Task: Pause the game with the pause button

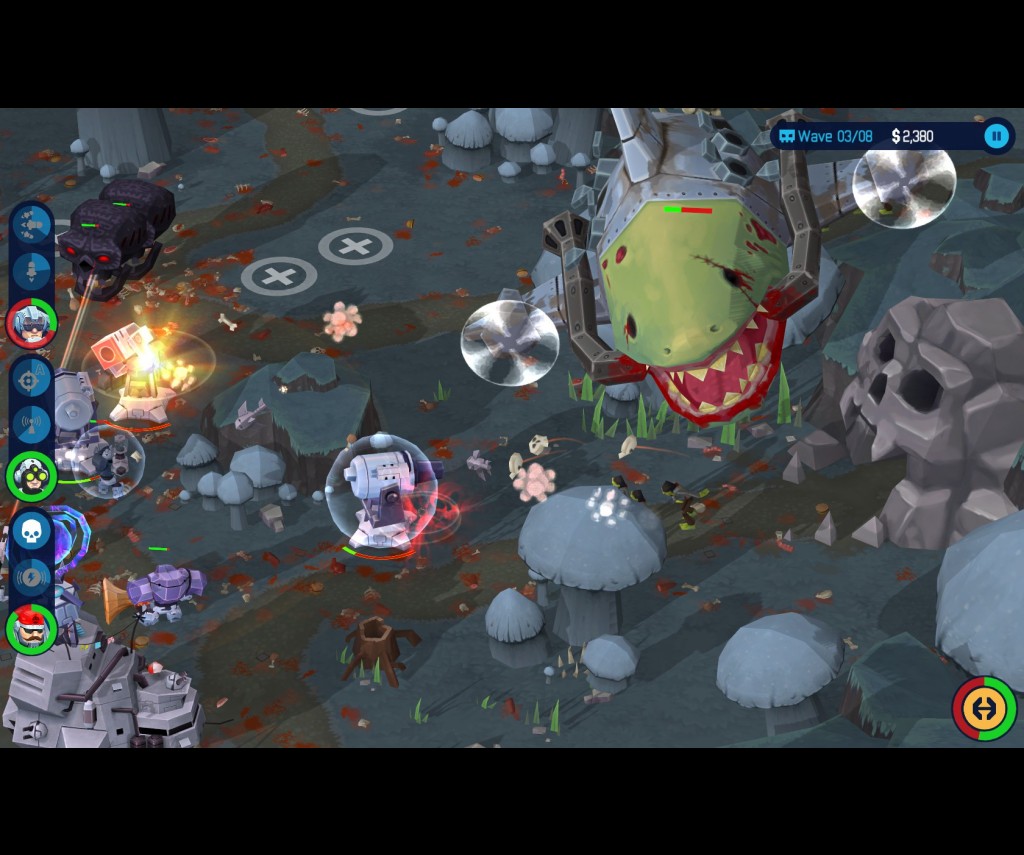Action: tap(996, 136)
